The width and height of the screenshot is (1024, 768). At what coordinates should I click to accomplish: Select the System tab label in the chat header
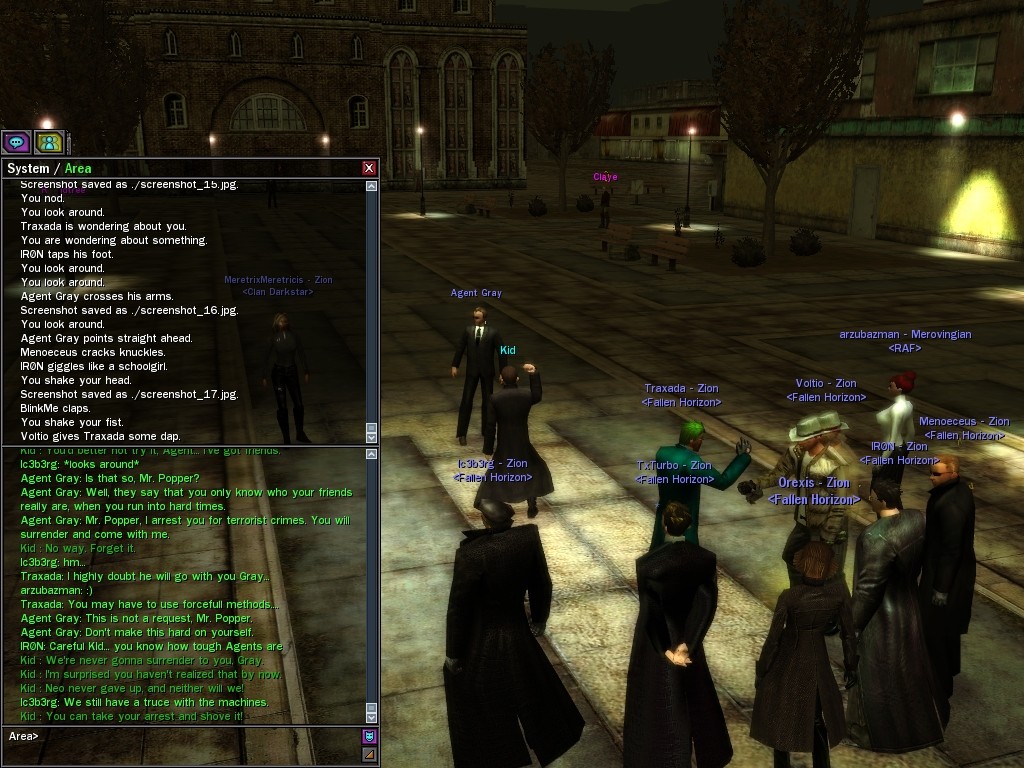(x=28, y=168)
